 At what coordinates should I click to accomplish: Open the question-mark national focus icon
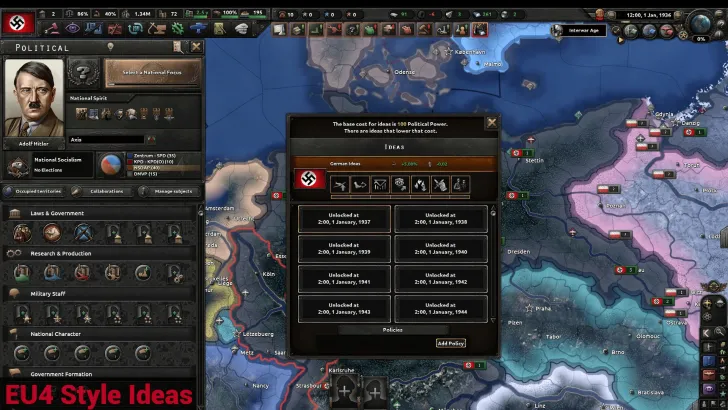83,74
